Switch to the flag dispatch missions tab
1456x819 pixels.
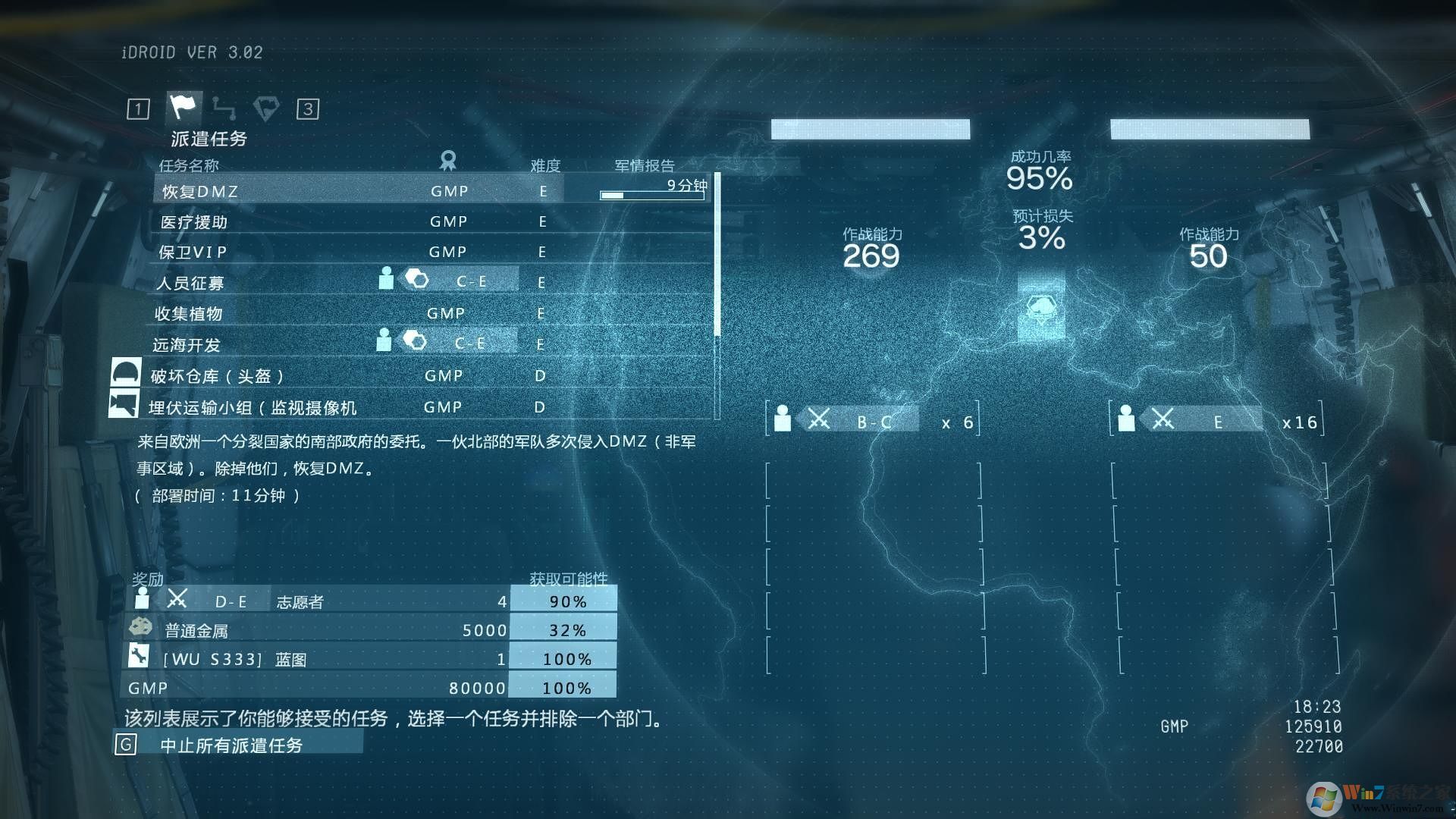[183, 108]
